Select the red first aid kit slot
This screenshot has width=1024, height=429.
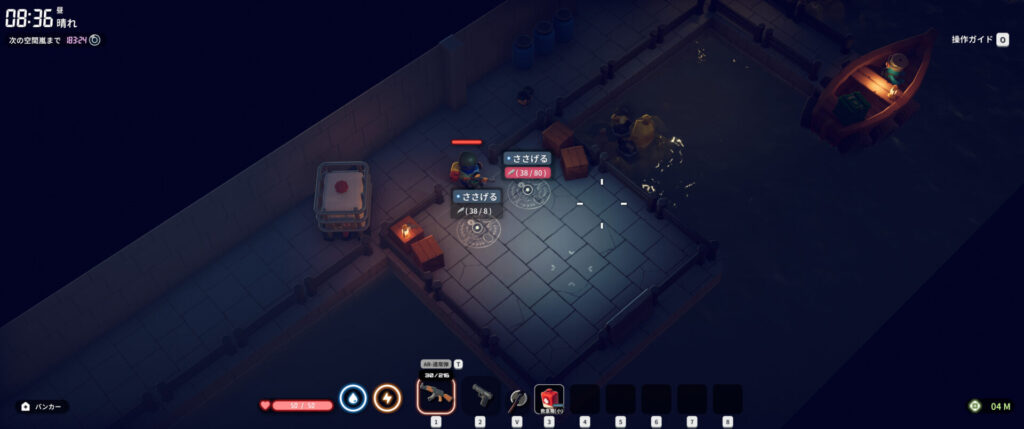click(x=549, y=398)
